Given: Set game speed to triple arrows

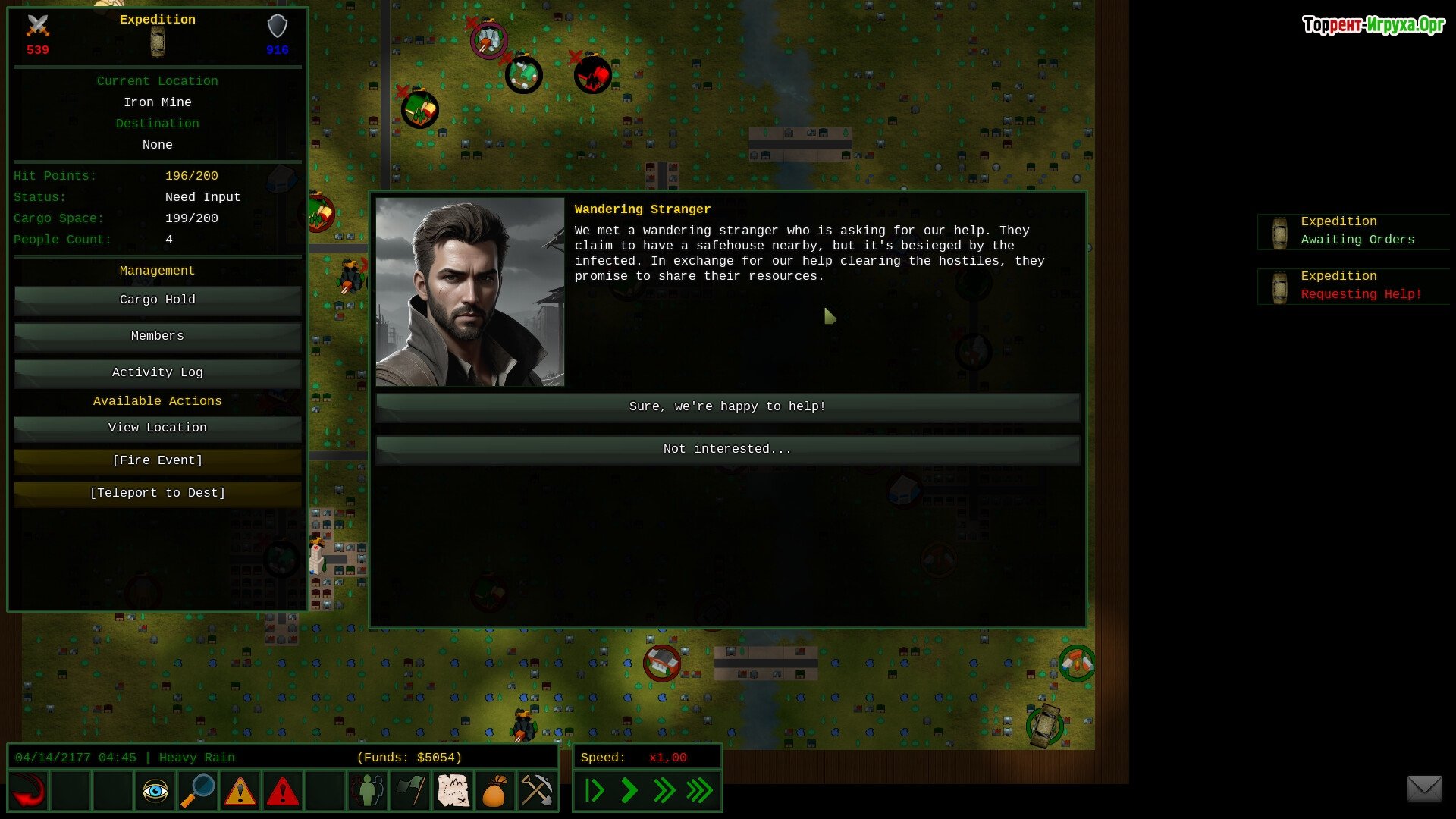Looking at the screenshot, I should coord(699,791).
